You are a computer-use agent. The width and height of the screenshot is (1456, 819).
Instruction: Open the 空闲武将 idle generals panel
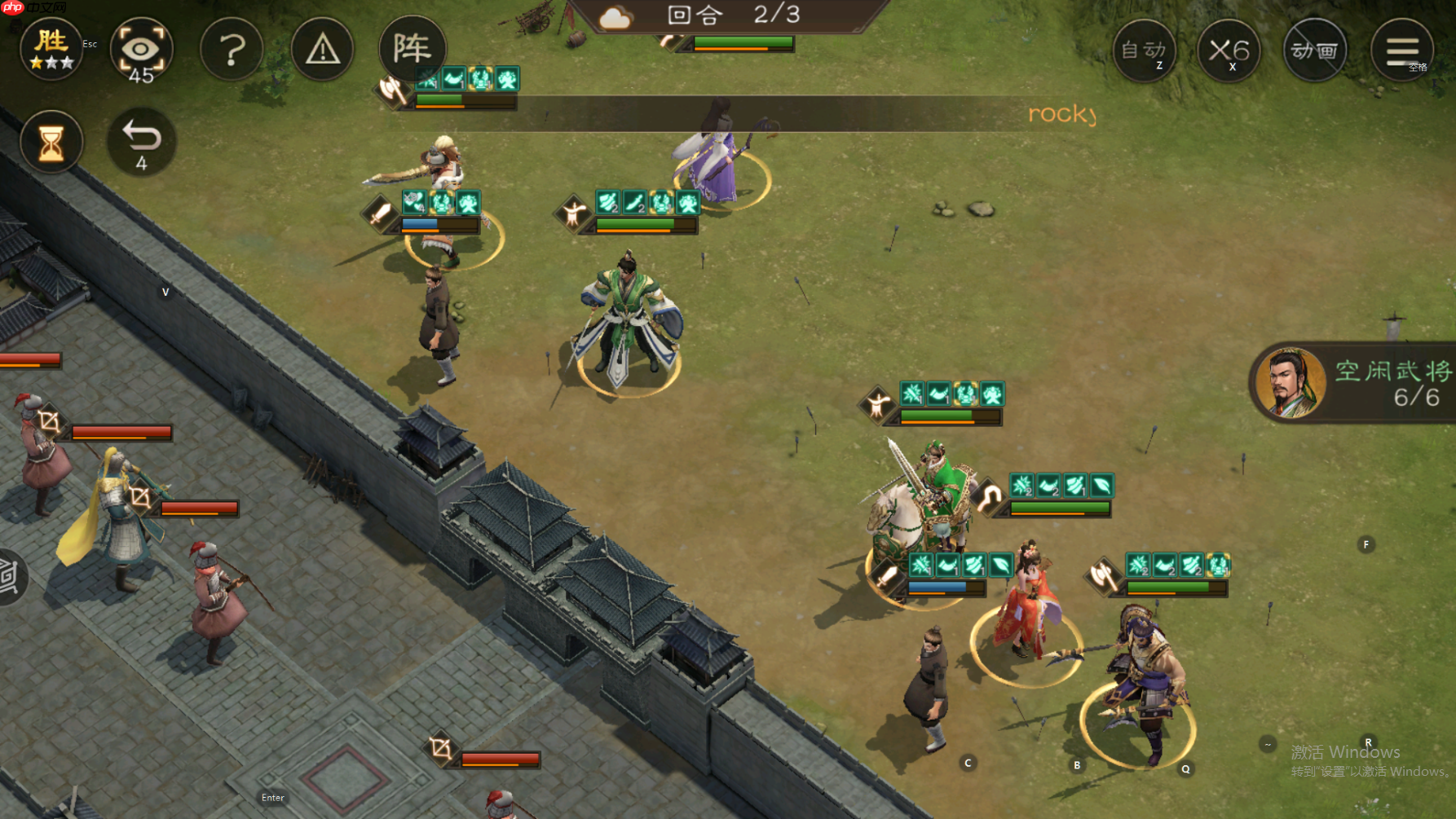click(x=1354, y=382)
